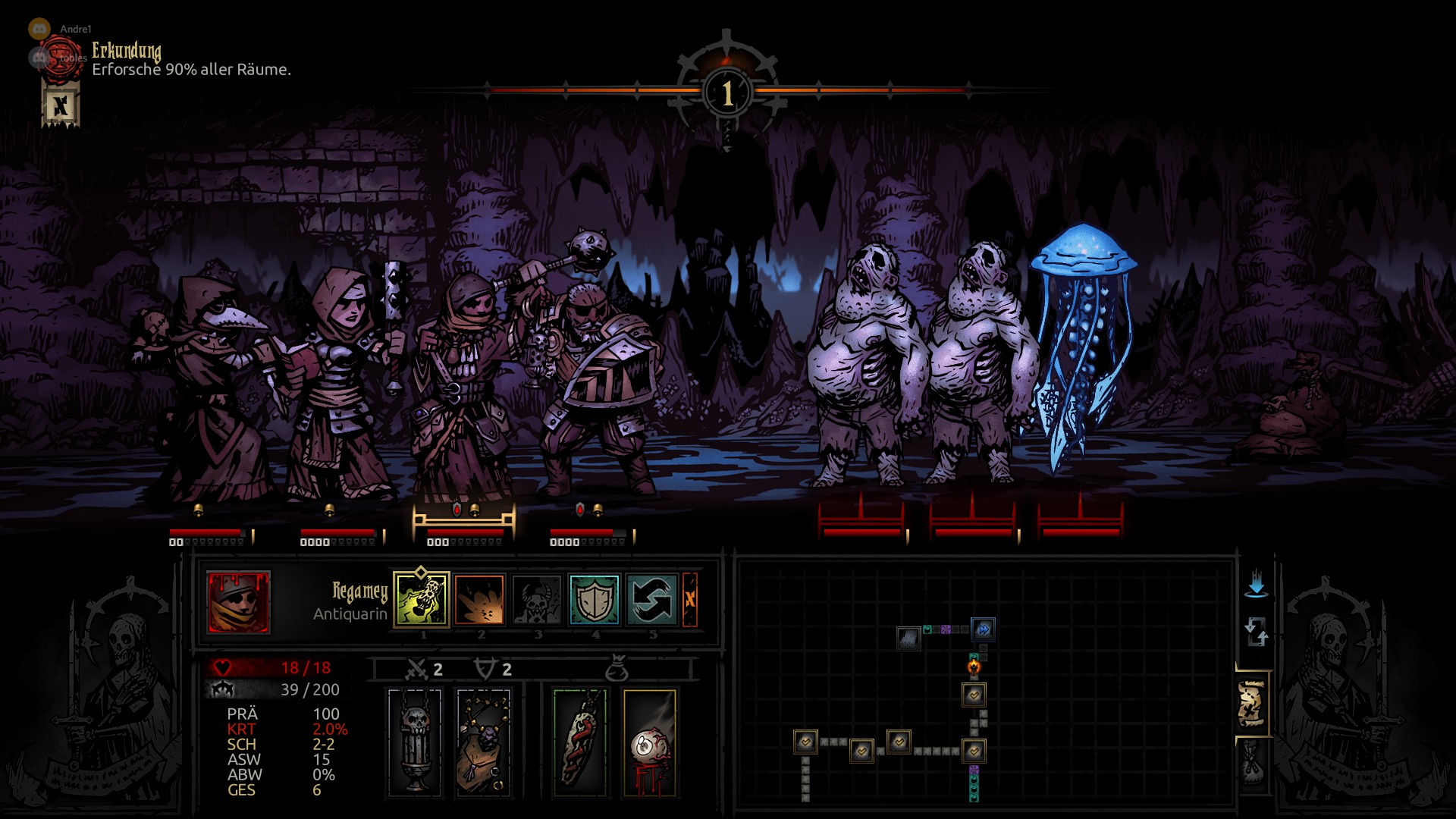Viewport: 1456px width, 819px height.
Task: Select the green skull-flask skill
Action: coord(422,599)
